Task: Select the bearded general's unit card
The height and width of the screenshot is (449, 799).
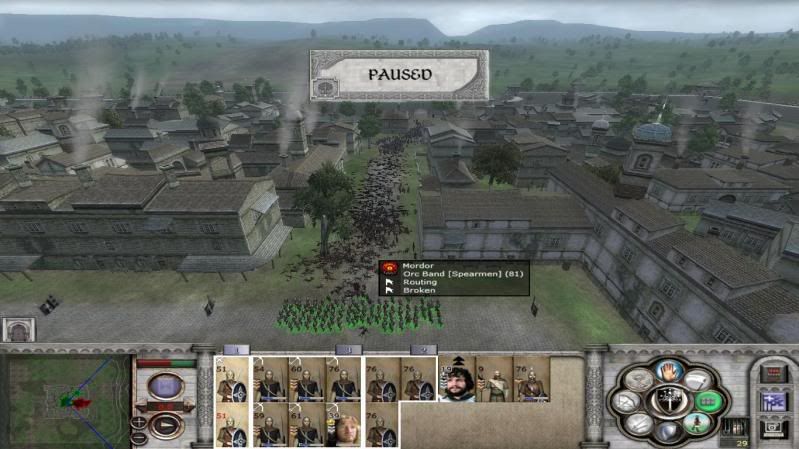Action: (x=458, y=382)
